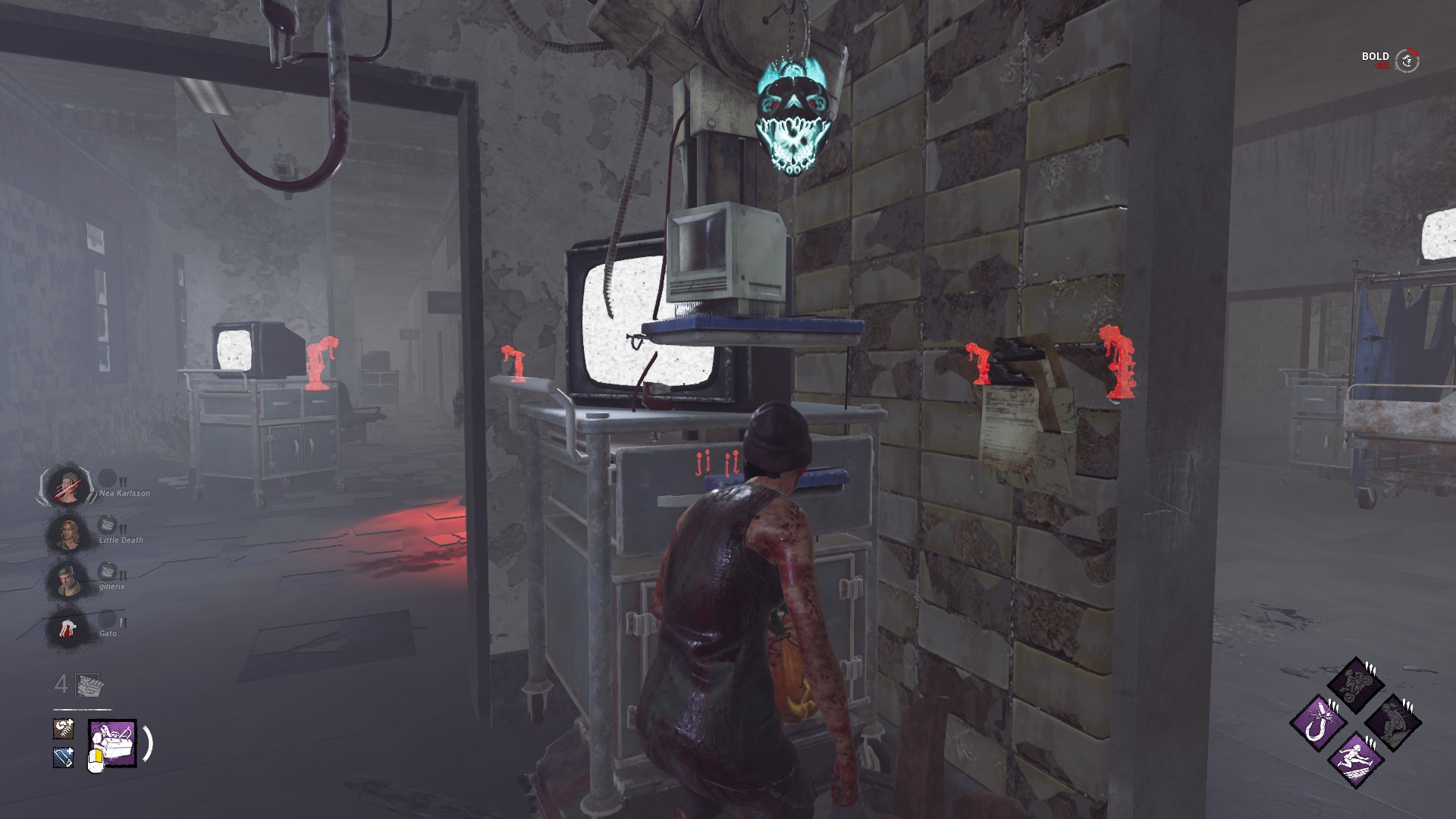The image size is (1456, 819).
Task: Click the Bold score event icon
Action: click(1407, 61)
